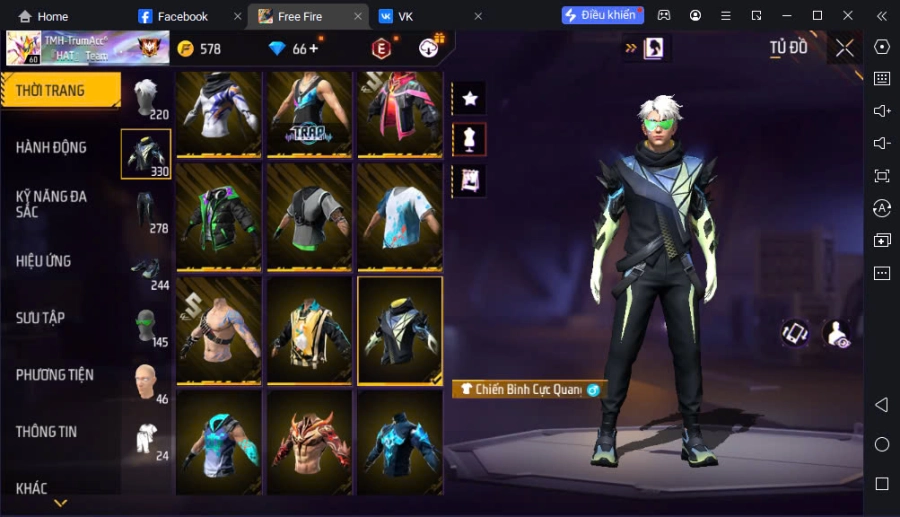The image size is (900, 517).
Task: Select the pants subcategory with 278 items
Action: [x=147, y=212]
